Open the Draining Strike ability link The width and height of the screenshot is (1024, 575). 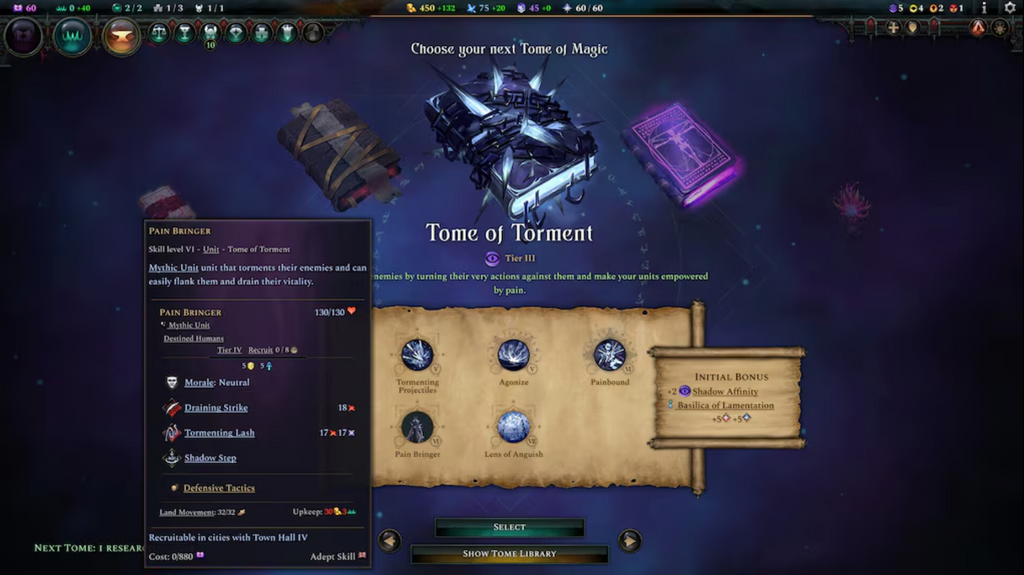[x=216, y=408]
